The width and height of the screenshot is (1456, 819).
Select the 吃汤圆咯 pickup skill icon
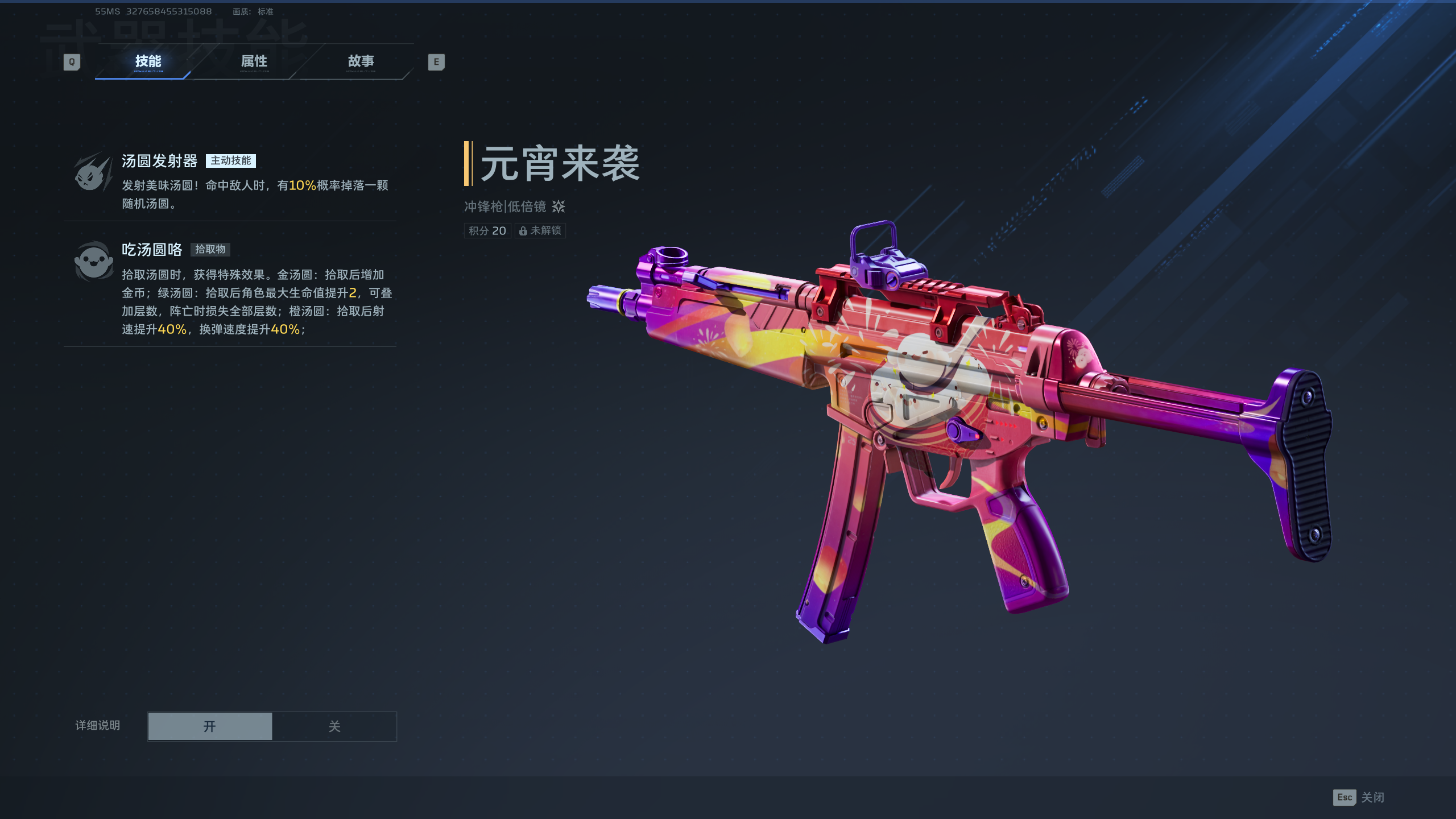tap(93, 262)
